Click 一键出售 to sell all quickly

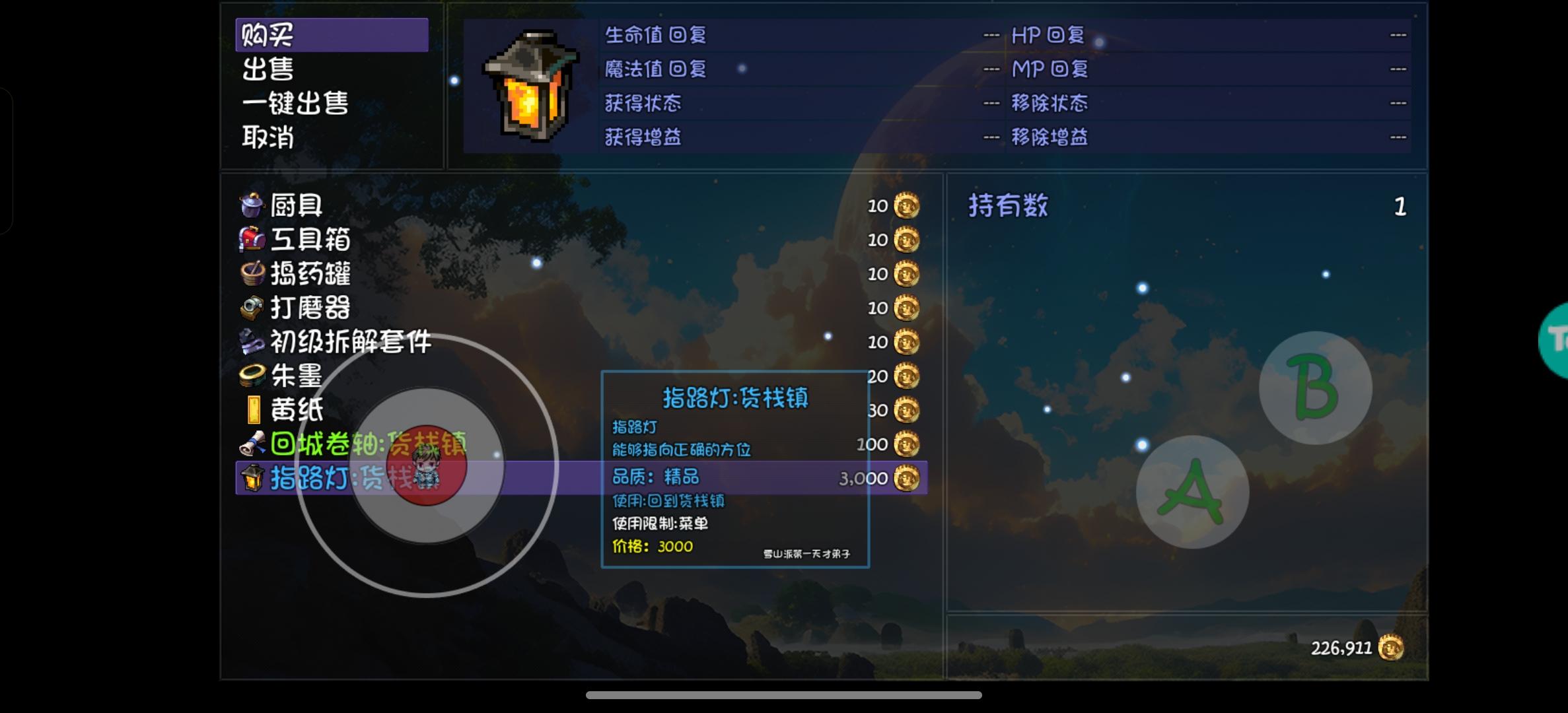pos(295,103)
